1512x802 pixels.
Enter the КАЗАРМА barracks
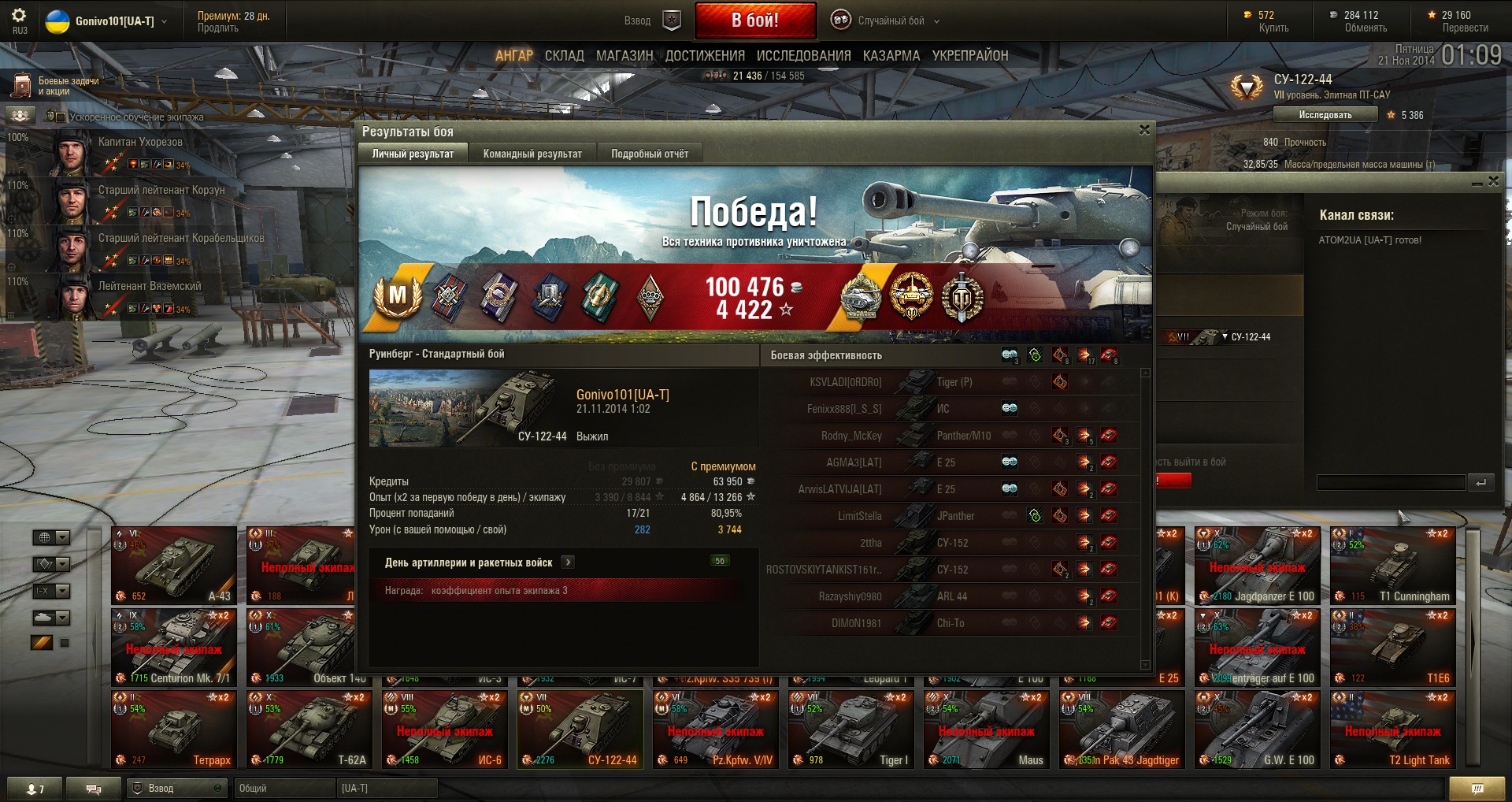pos(891,56)
